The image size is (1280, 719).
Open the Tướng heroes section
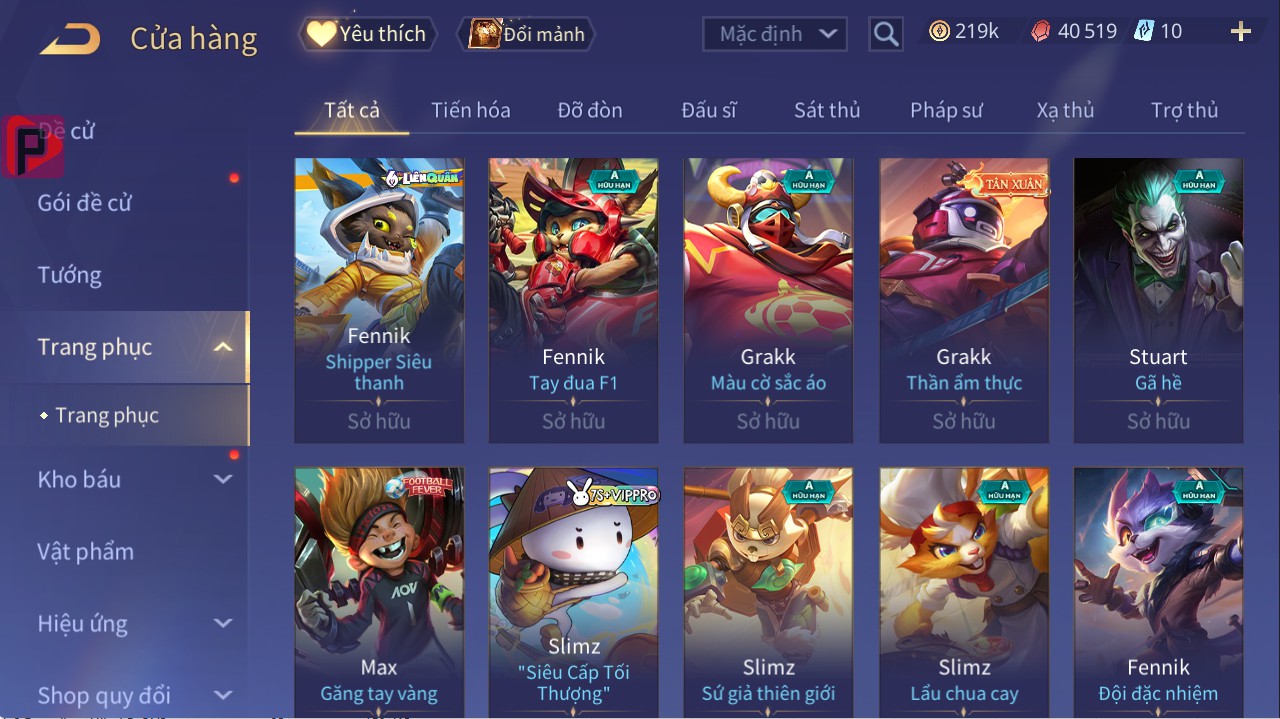tap(70, 275)
